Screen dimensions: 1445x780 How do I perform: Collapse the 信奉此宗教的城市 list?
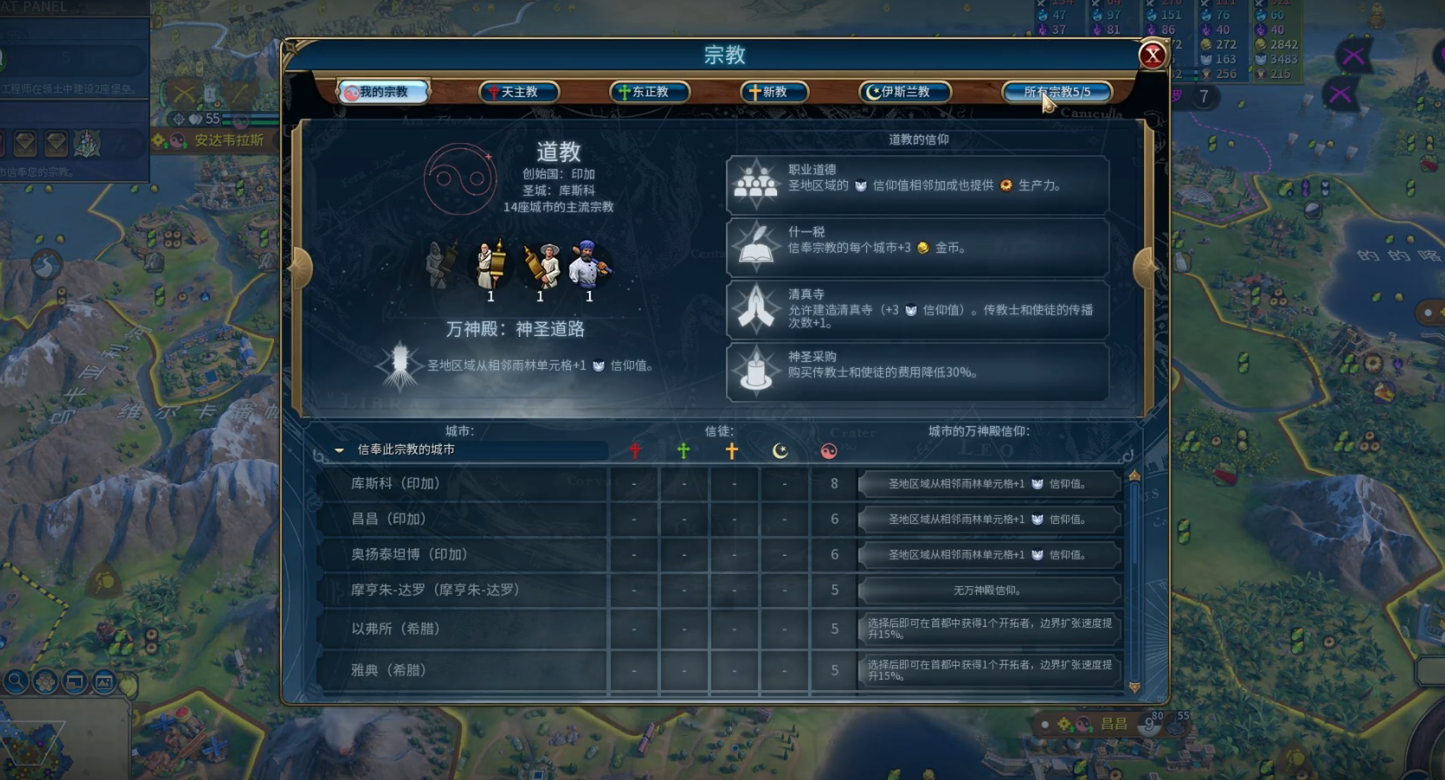pos(340,451)
